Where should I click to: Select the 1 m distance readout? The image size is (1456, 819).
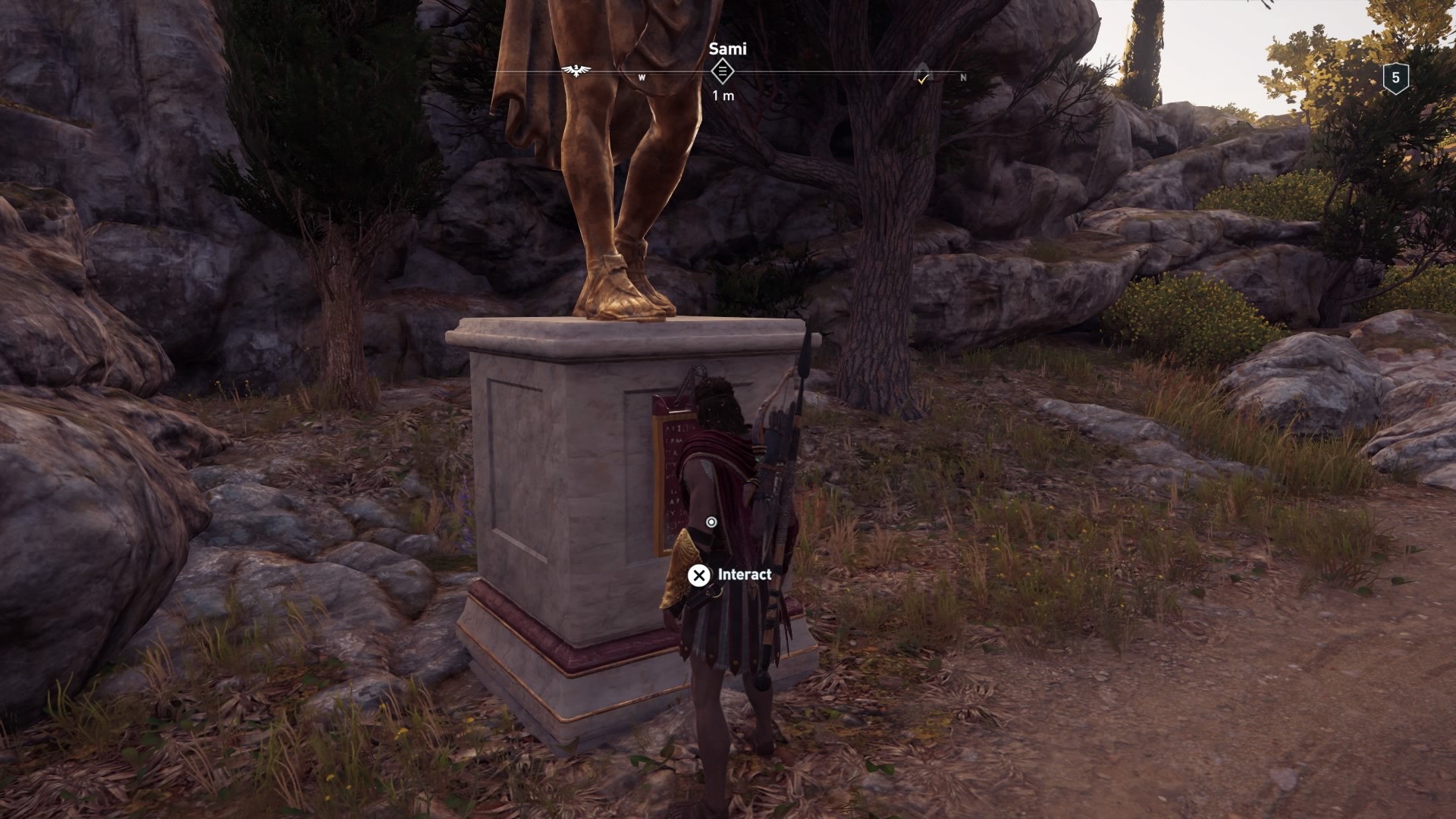pyautogui.click(x=724, y=96)
